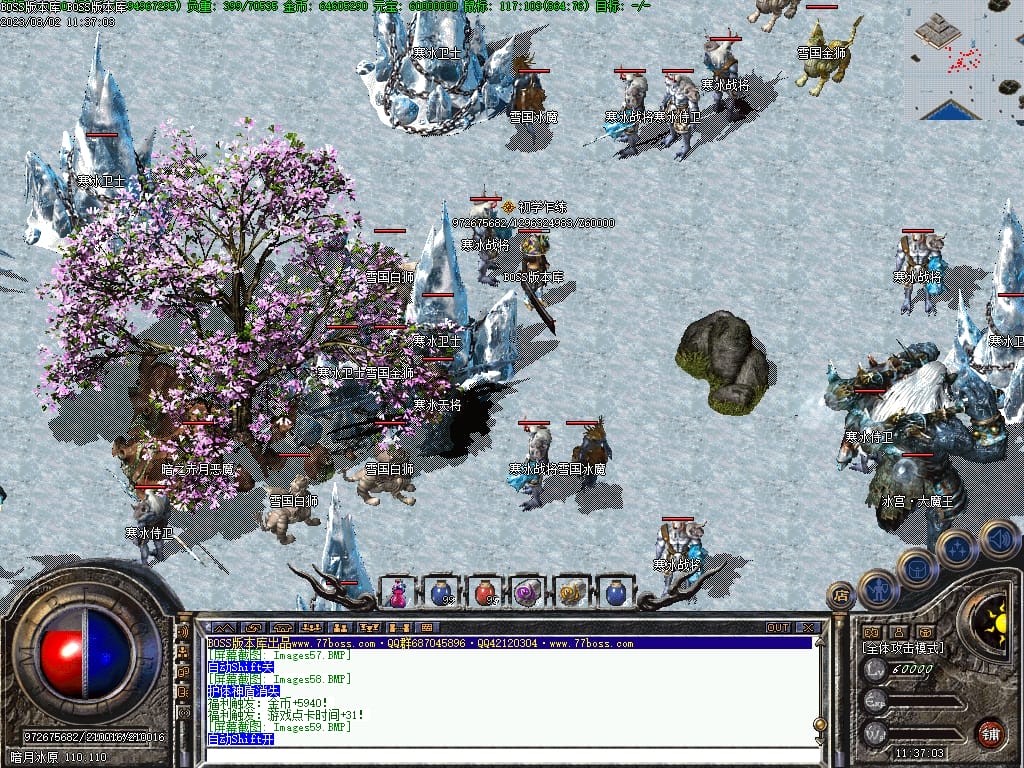The width and height of the screenshot is (1024, 768).
Task: Open the minimap in the corner
Action: [x=966, y=60]
